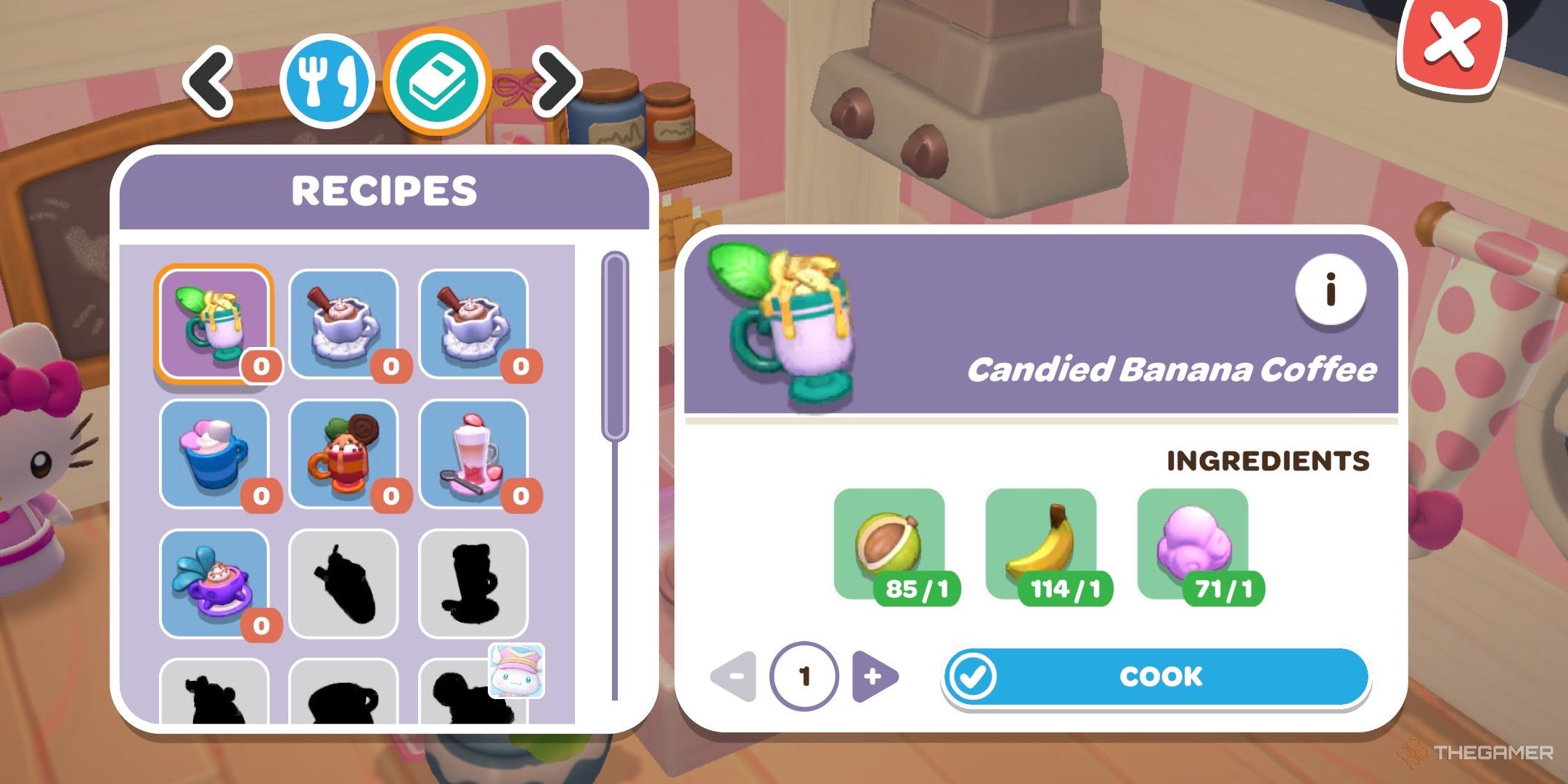The height and width of the screenshot is (784, 1568).
Task: Open recipe details with the info icon
Action: pyautogui.click(x=1330, y=290)
